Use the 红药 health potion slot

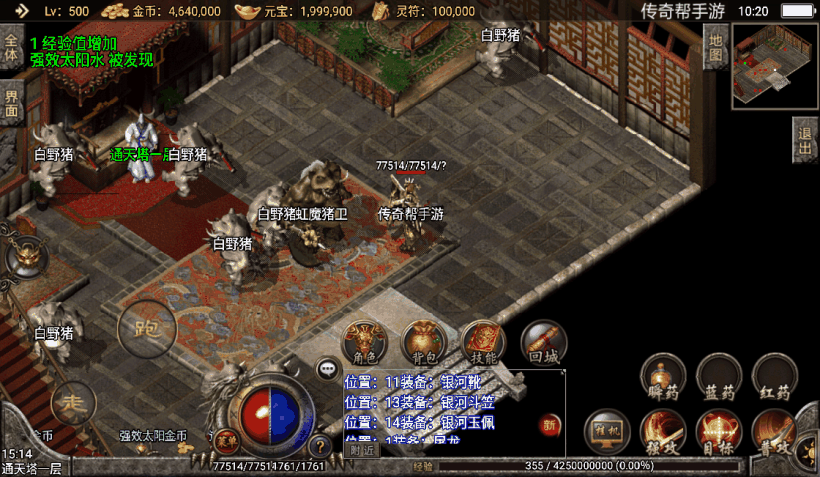point(775,376)
